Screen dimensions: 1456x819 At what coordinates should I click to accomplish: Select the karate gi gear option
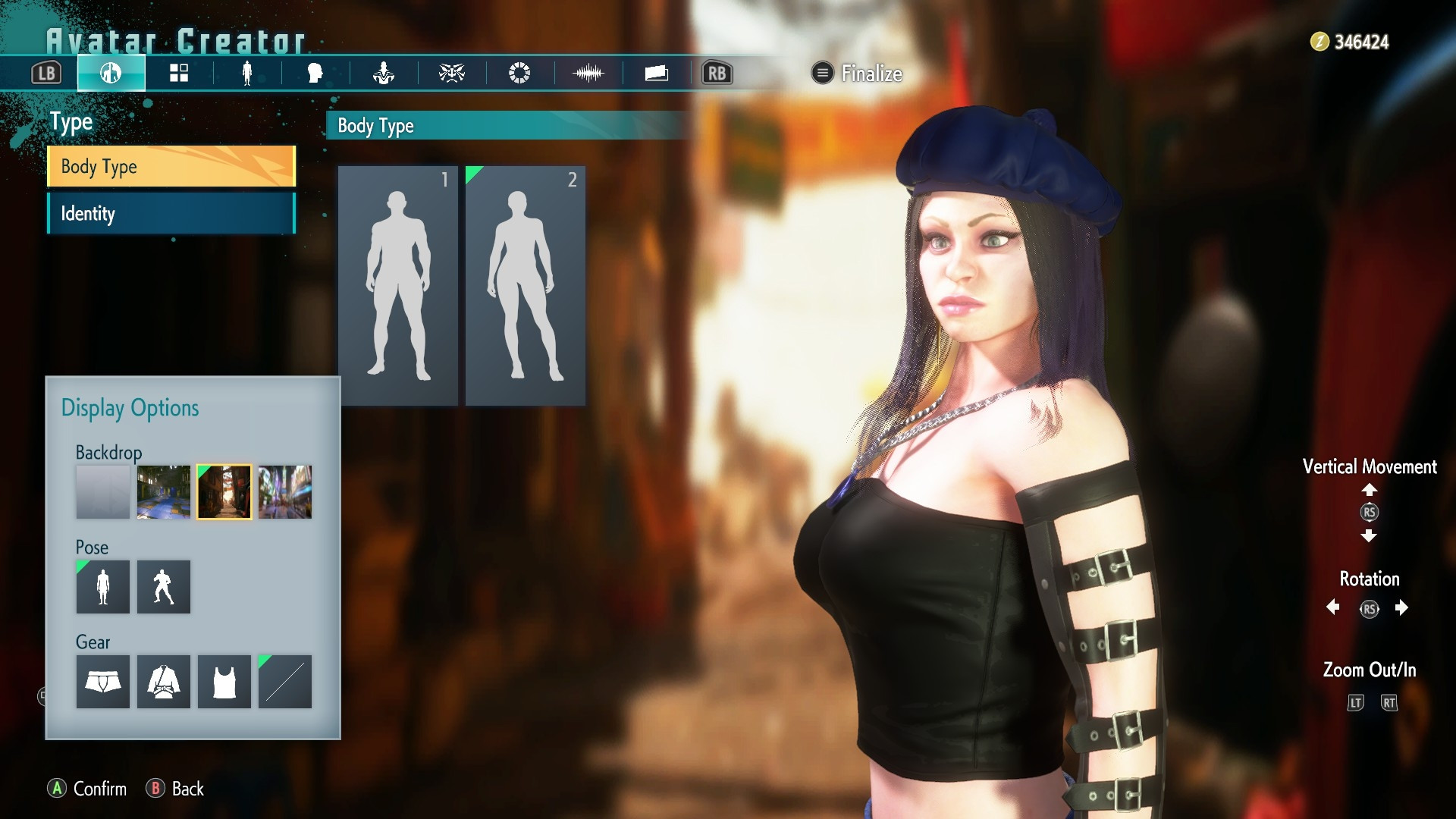pyautogui.click(x=163, y=682)
